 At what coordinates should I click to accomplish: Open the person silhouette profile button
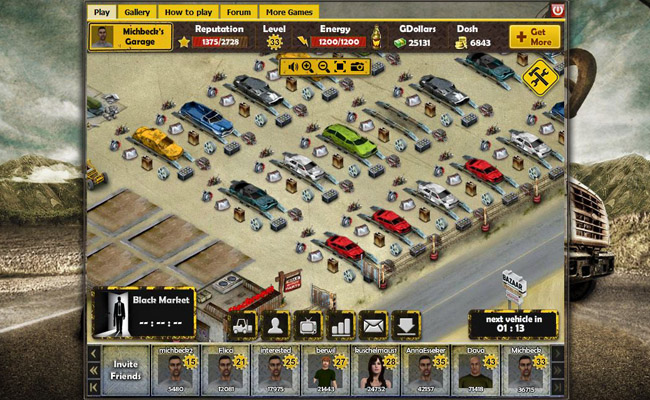[276, 325]
